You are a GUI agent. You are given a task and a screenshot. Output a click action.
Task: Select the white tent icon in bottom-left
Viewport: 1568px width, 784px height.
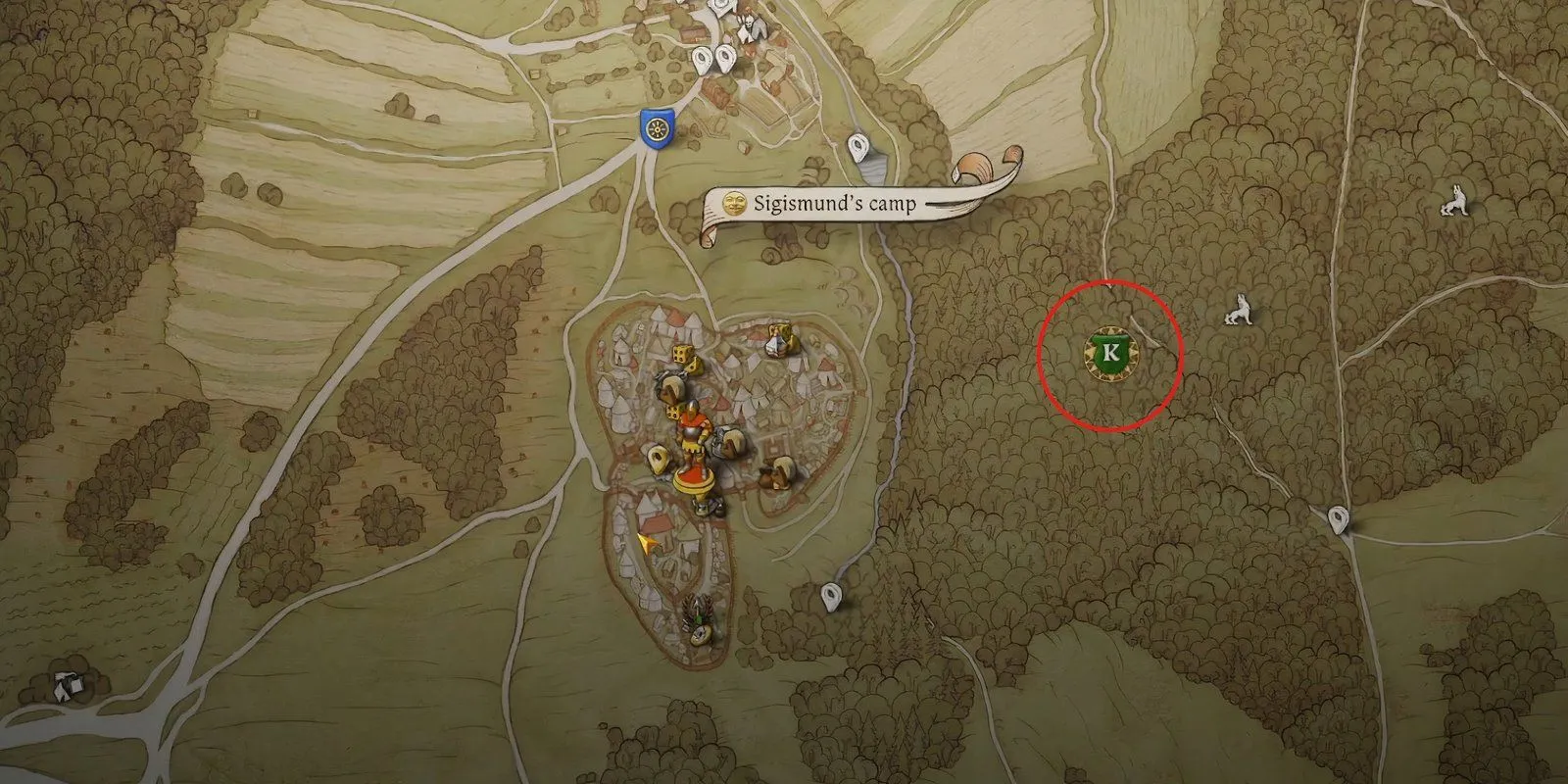click(x=67, y=686)
